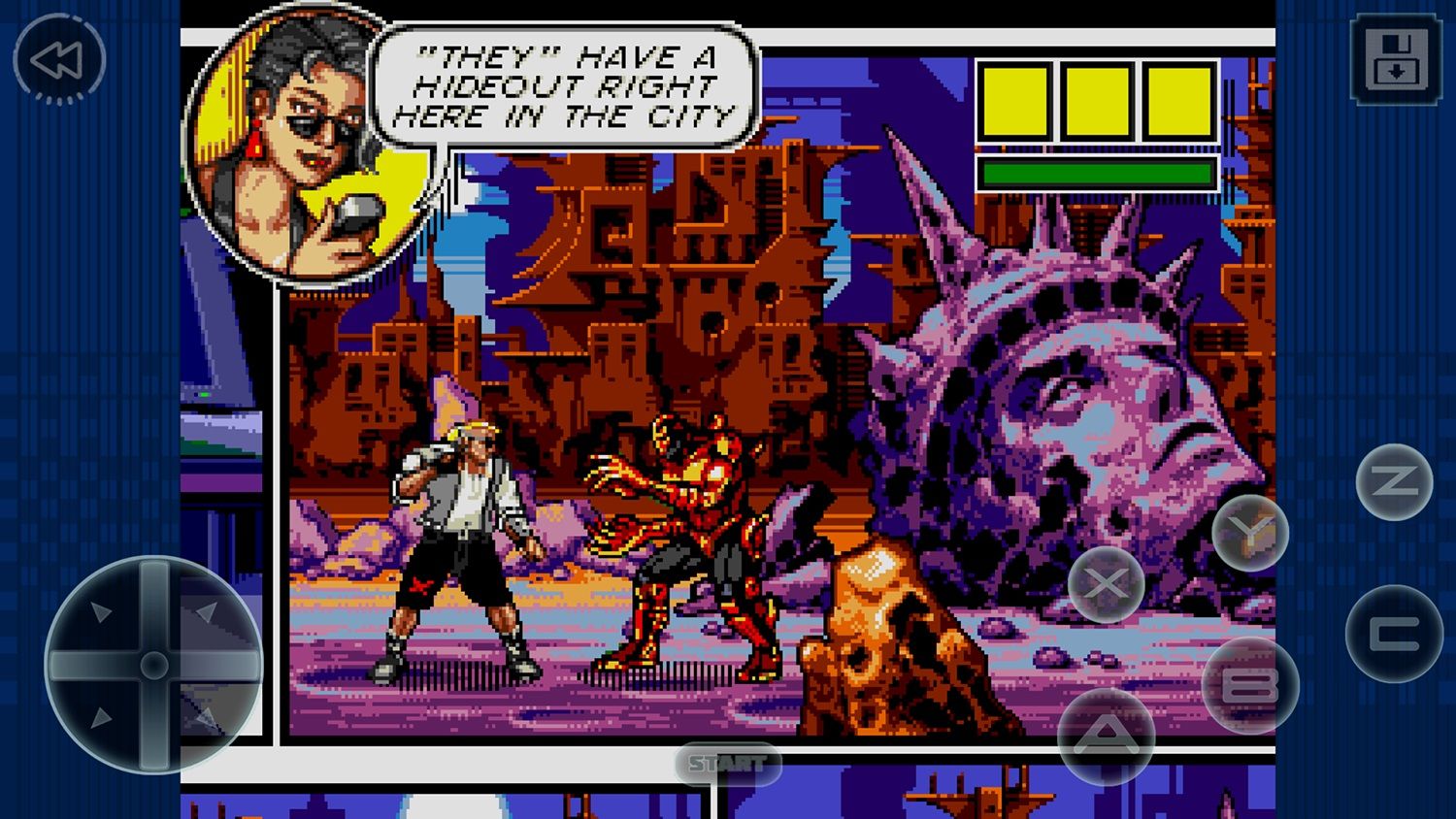Open the save state floppy icon
1456x819 pixels.
click(x=1395, y=58)
